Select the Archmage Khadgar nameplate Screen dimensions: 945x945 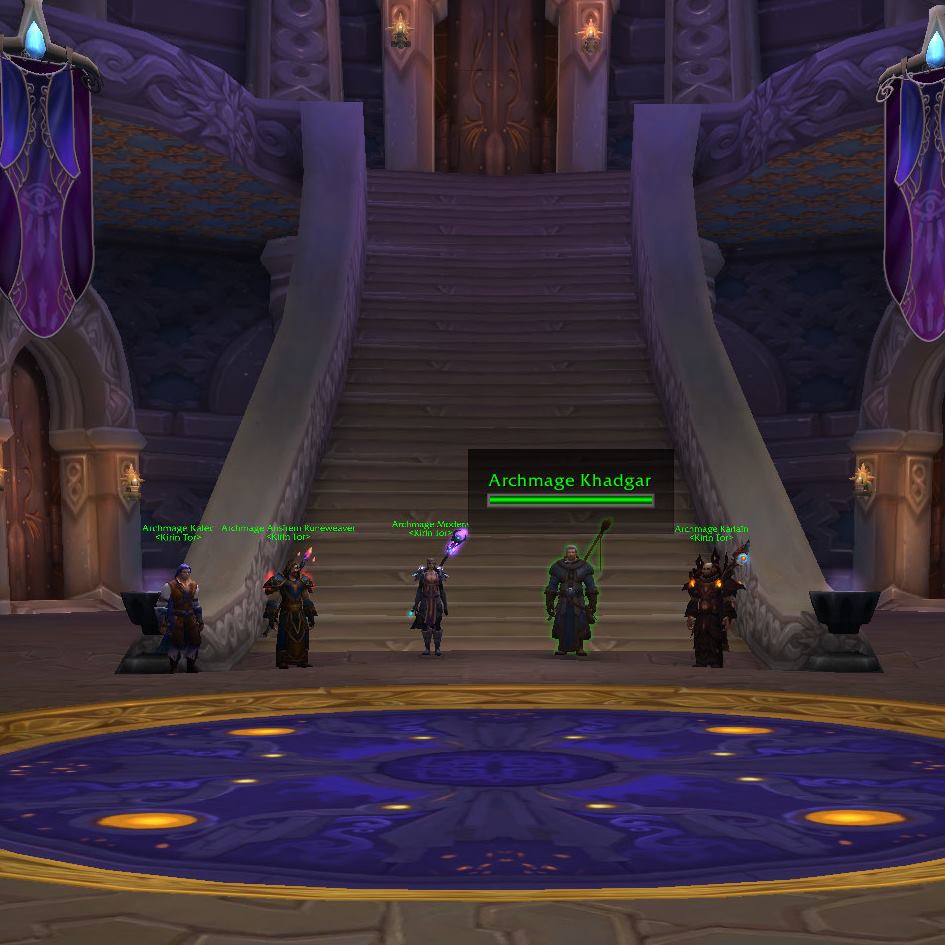(570, 481)
